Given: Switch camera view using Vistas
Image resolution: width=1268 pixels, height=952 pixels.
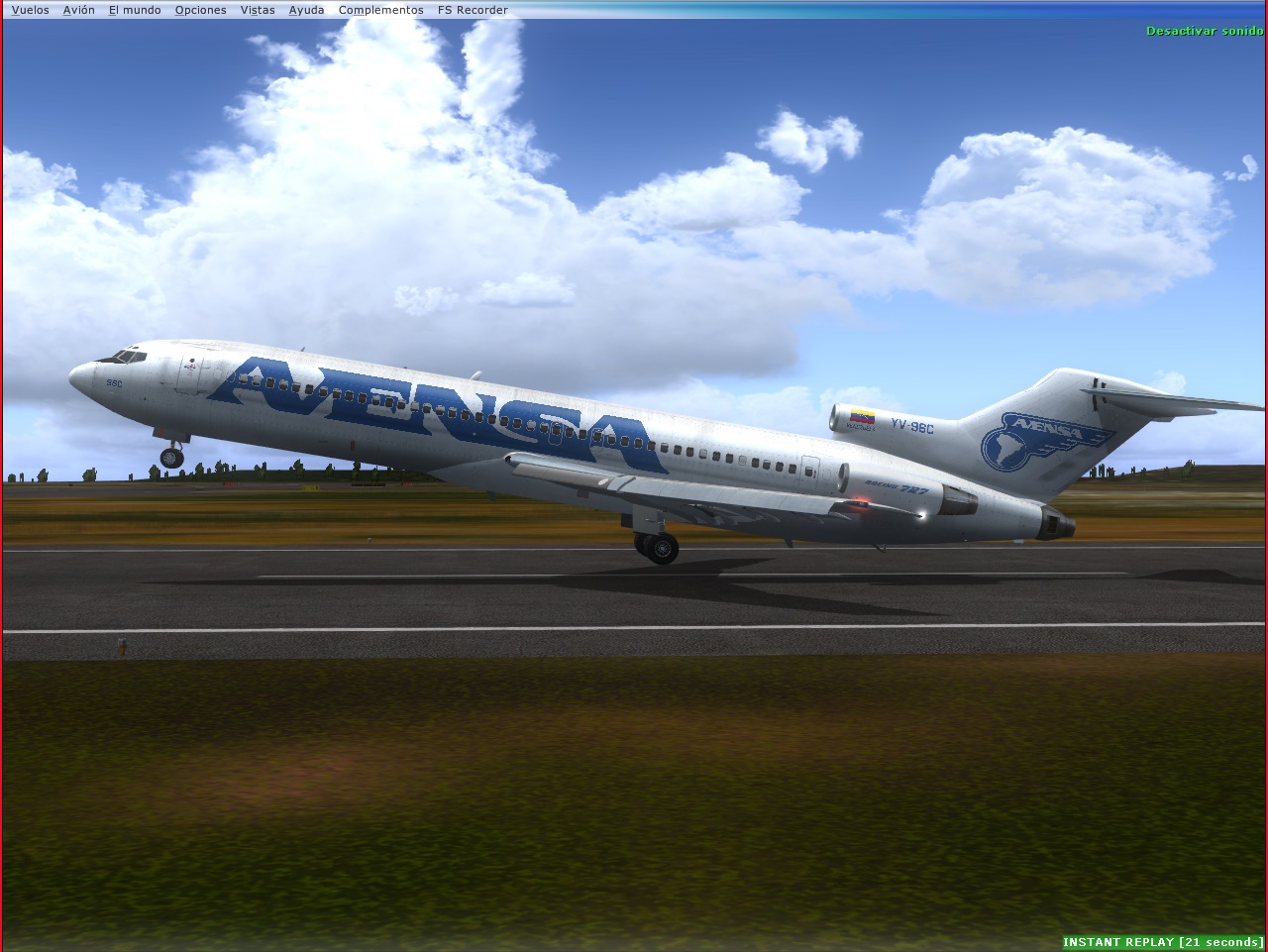Looking at the screenshot, I should 257,9.
